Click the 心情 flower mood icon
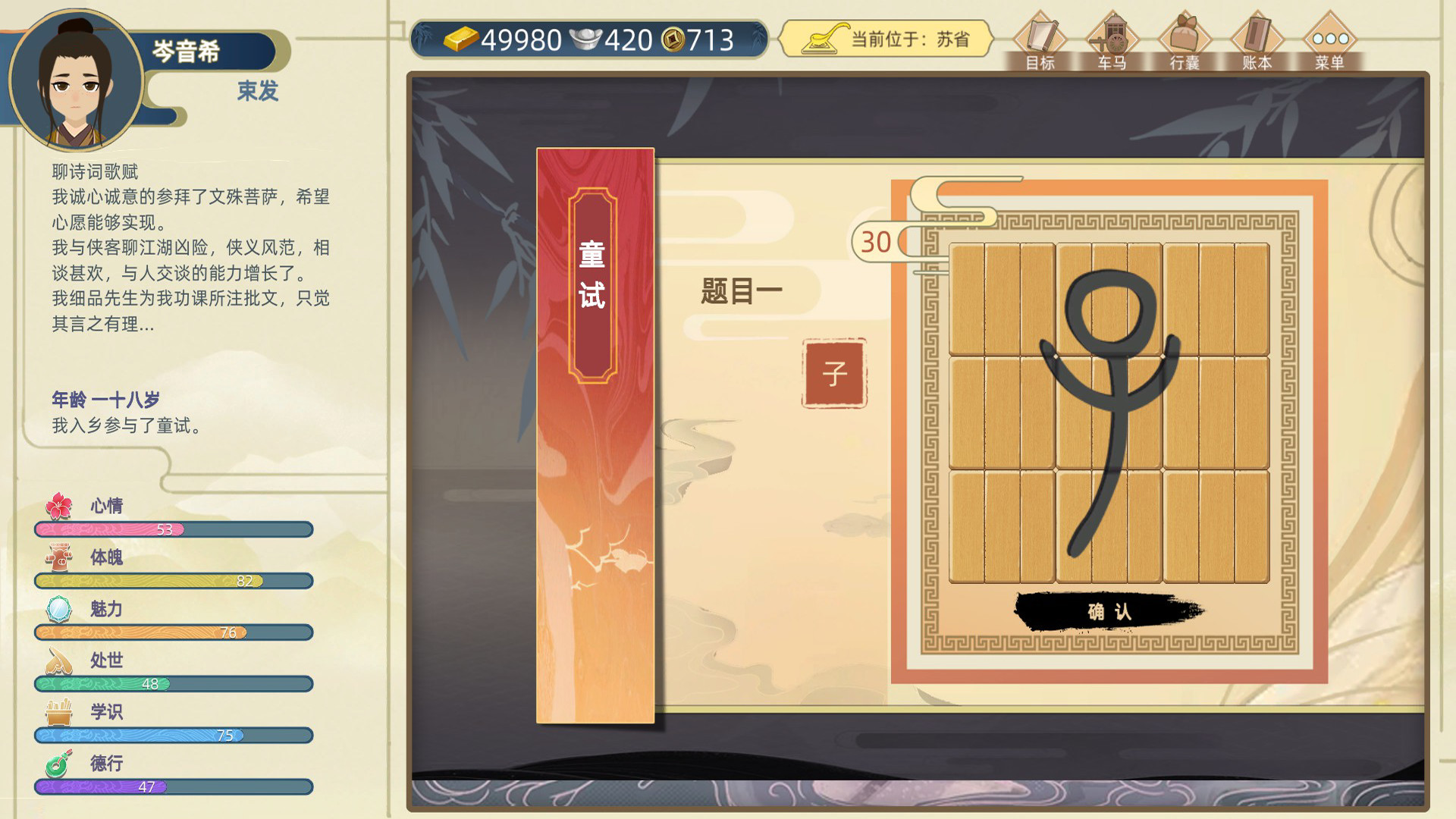 pos(58,505)
